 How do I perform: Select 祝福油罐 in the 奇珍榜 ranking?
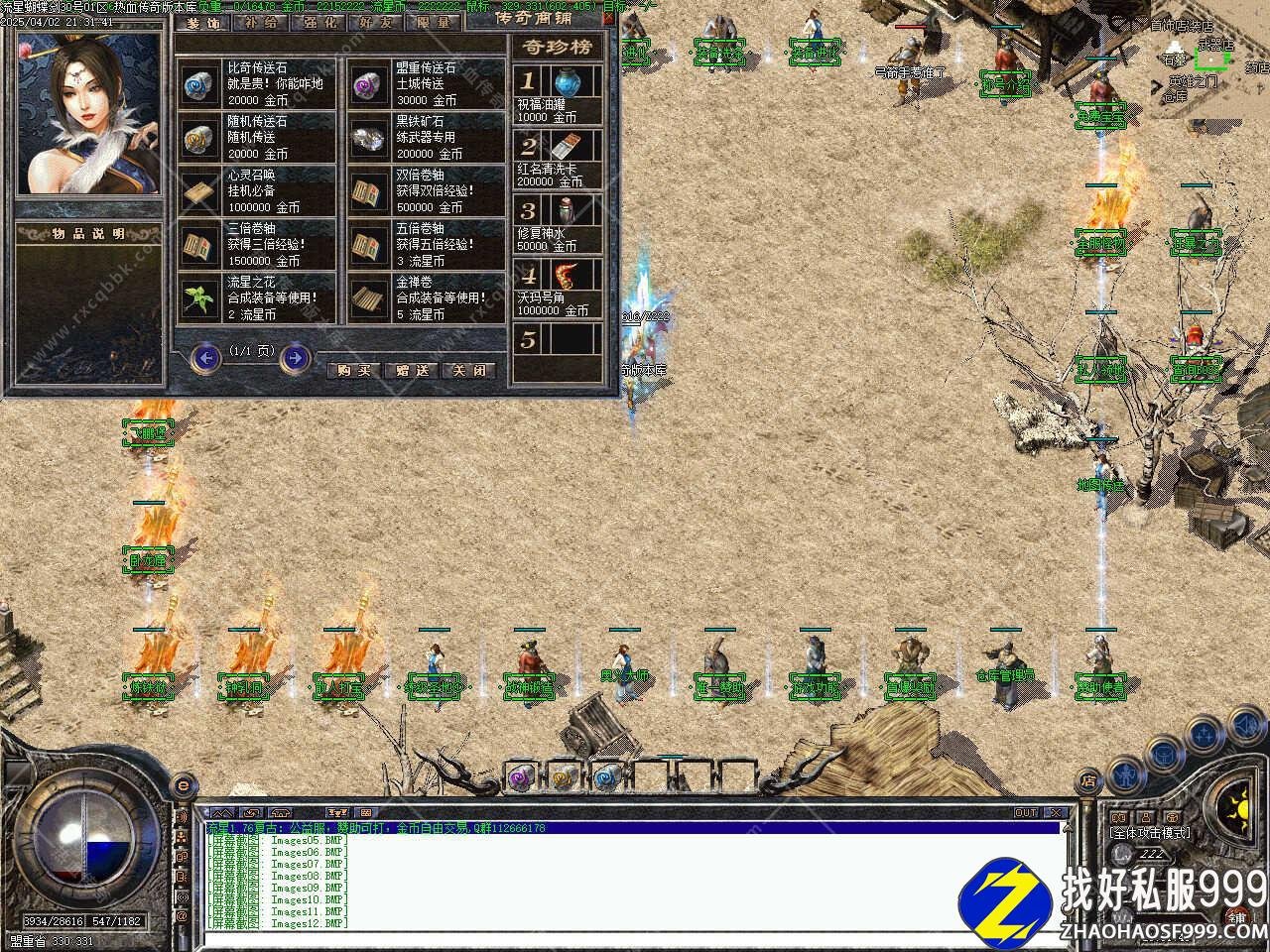coord(558,94)
